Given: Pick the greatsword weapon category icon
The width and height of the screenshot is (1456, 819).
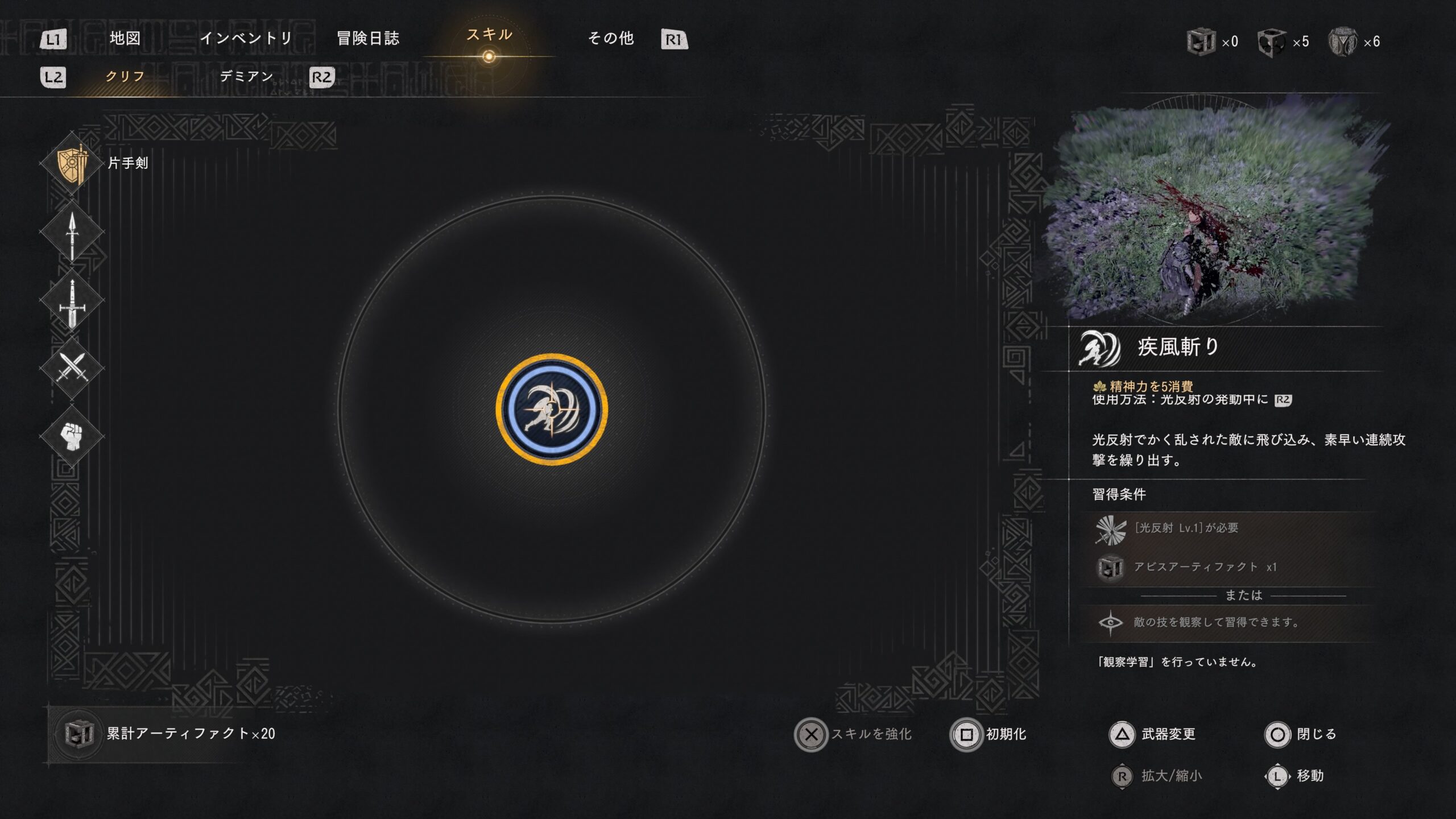Looking at the screenshot, I should (x=72, y=301).
